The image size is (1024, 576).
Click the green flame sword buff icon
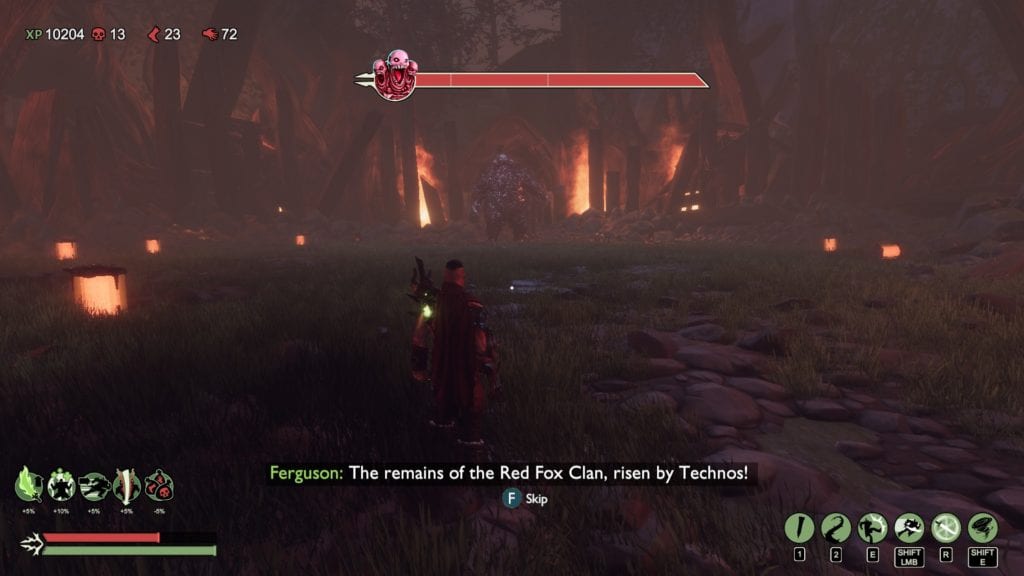pyautogui.click(x=28, y=485)
